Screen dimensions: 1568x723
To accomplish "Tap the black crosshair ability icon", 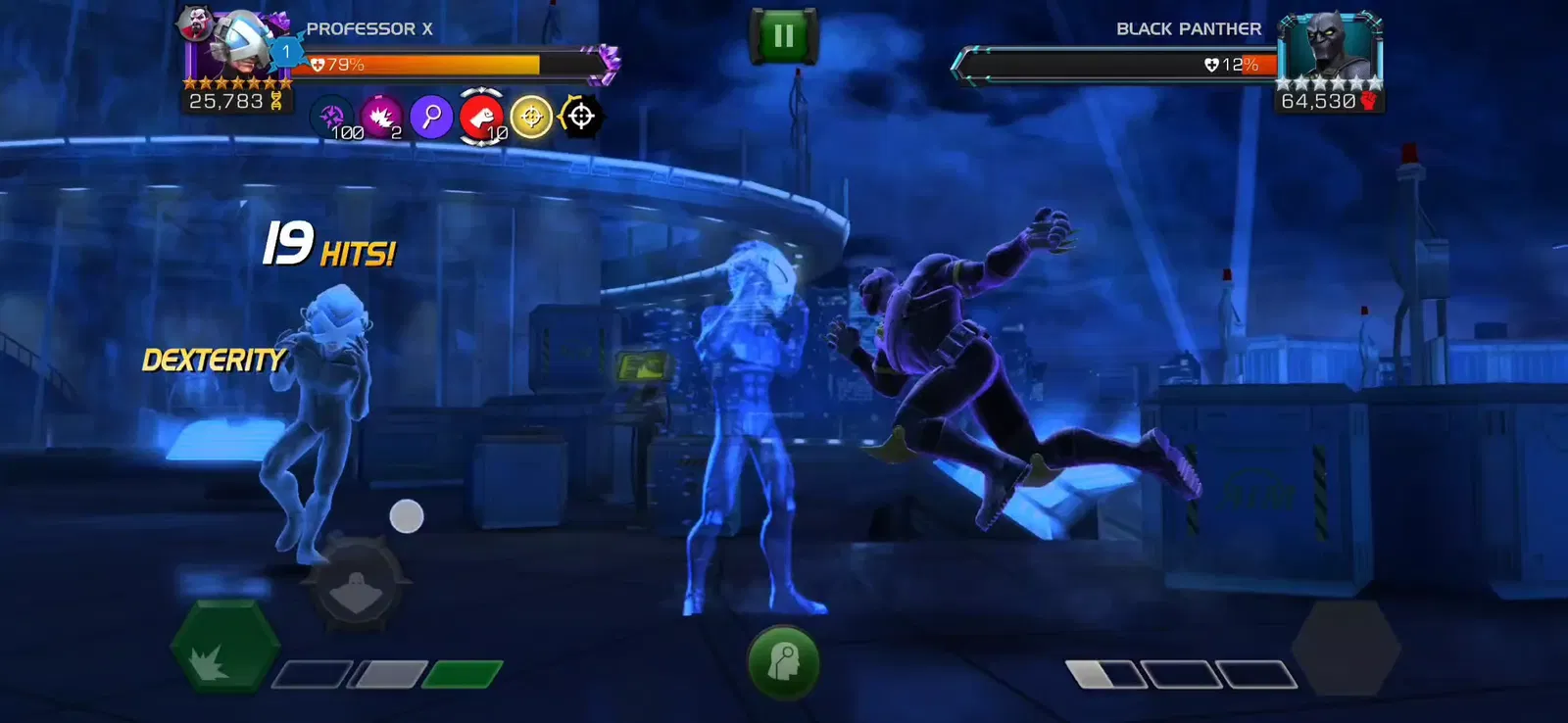I will (580, 118).
